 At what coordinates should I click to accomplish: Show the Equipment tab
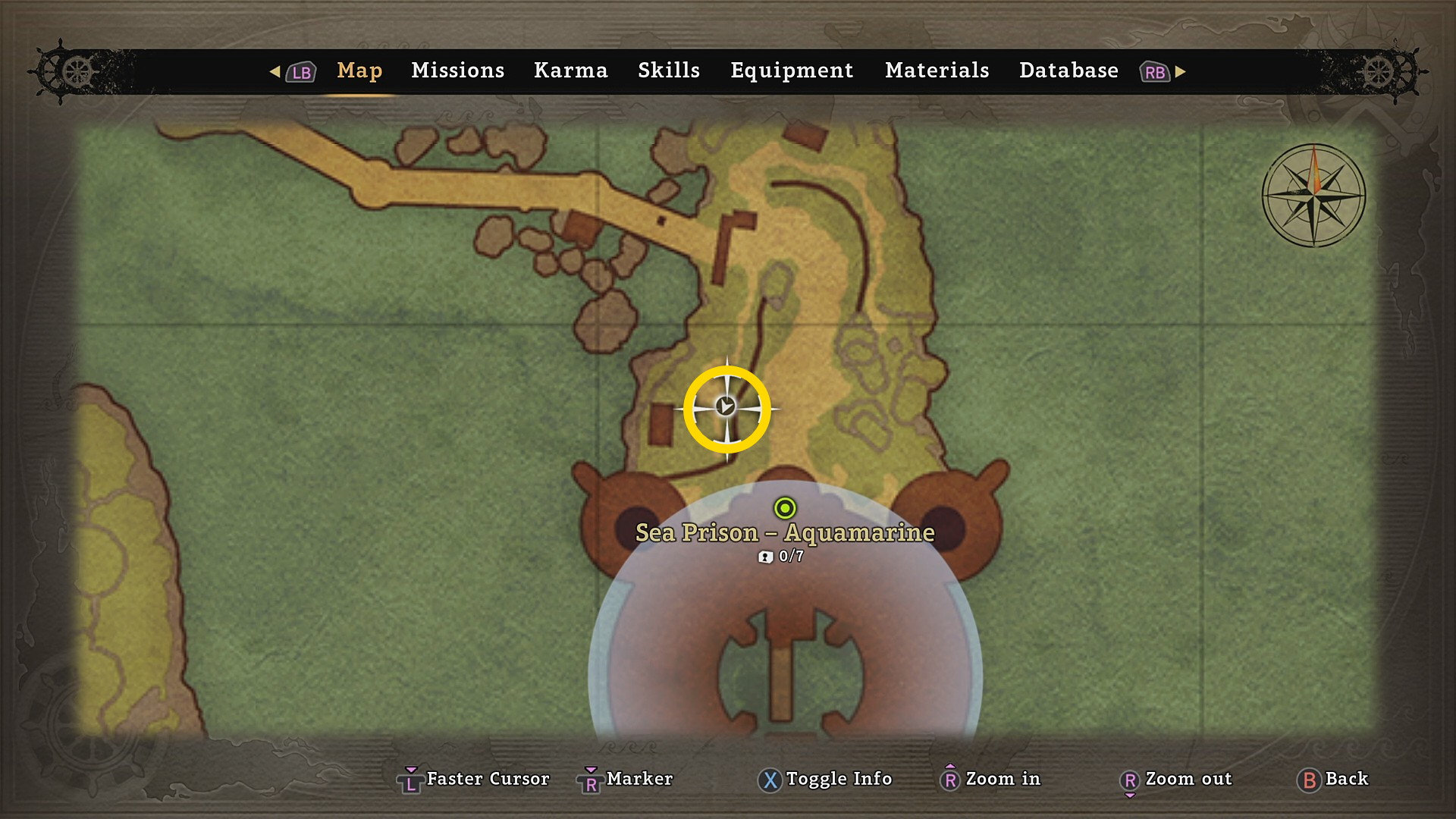792,71
